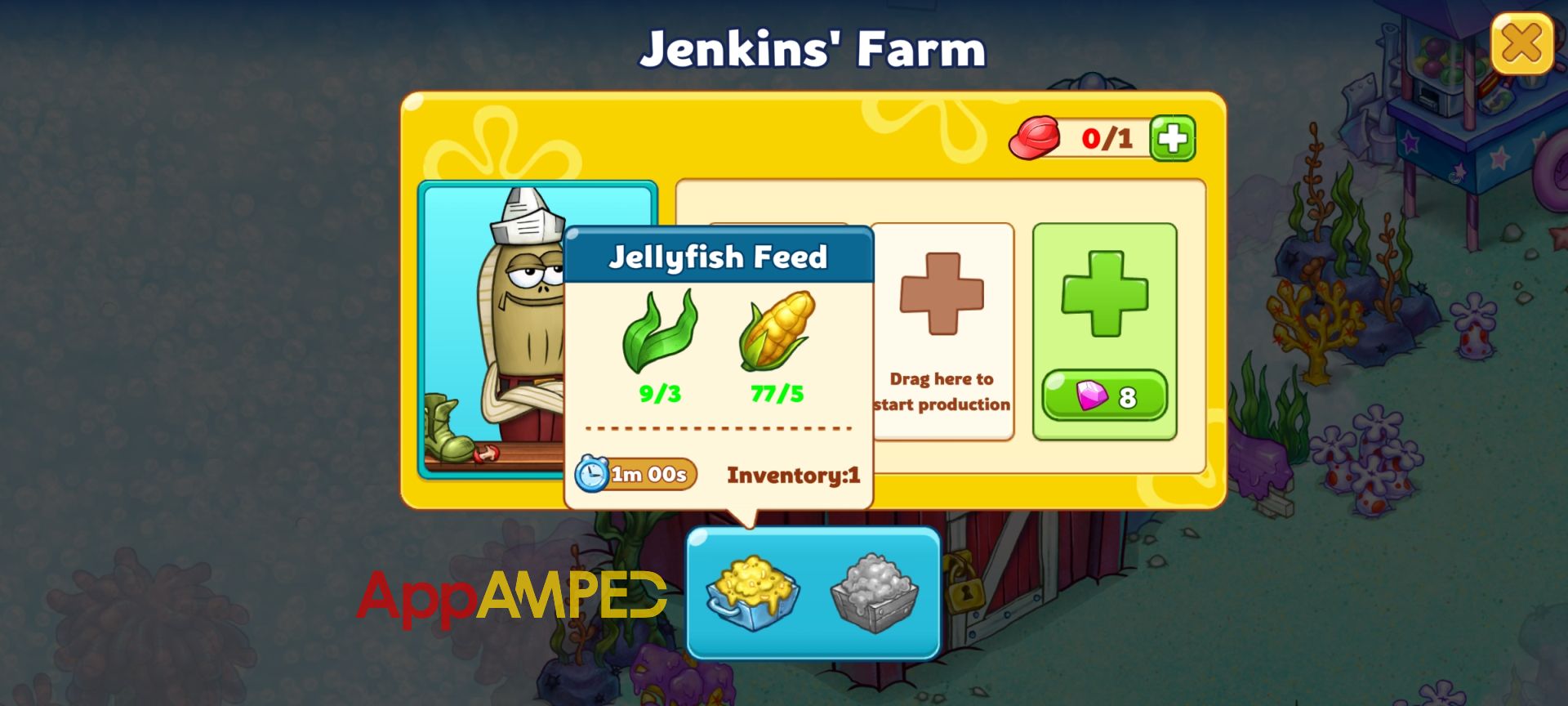Spend 8 gems to unlock production slot
This screenshot has height=706, width=1568.
(x=1104, y=398)
